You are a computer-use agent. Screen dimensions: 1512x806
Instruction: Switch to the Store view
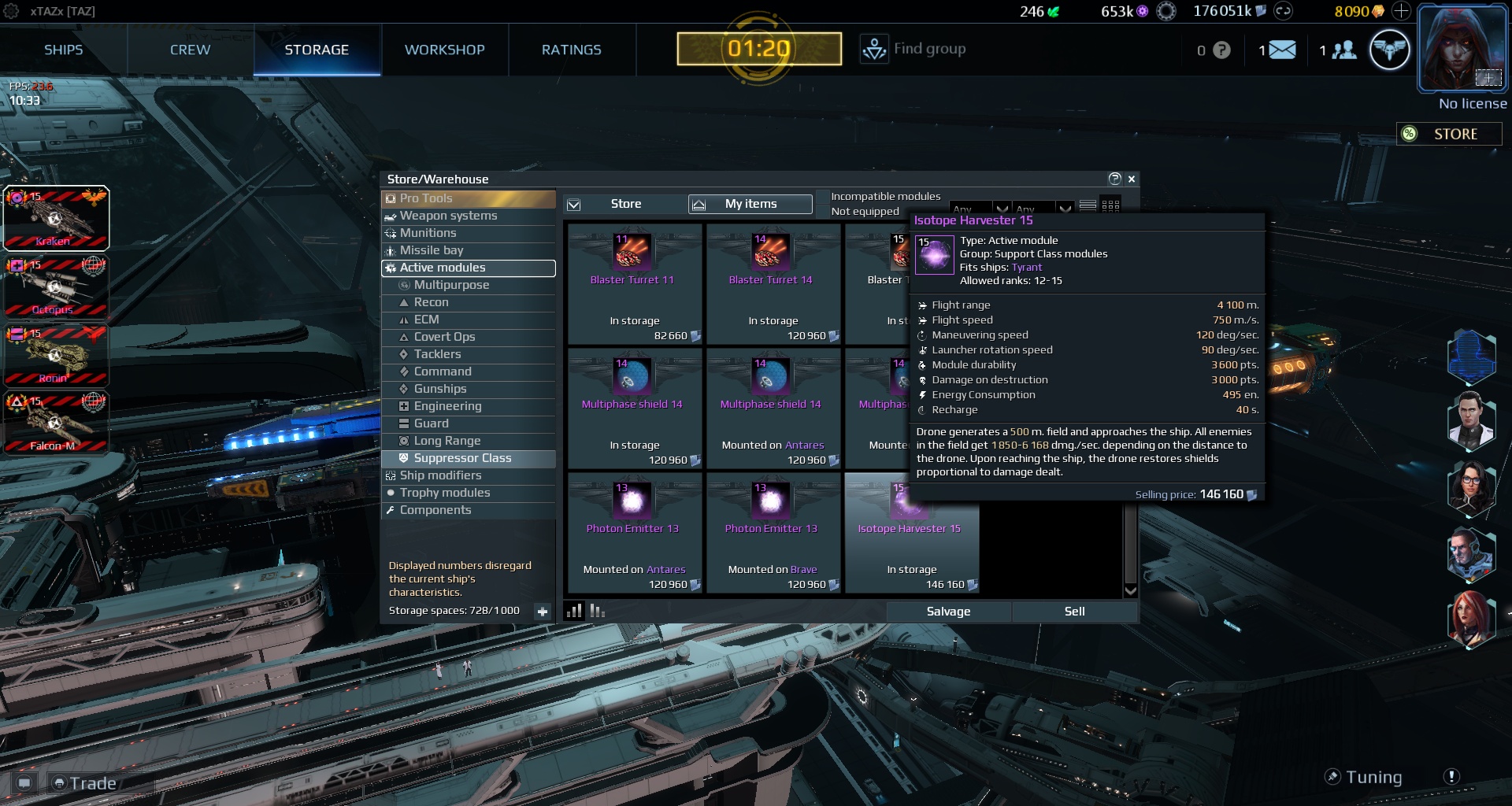point(625,204)
